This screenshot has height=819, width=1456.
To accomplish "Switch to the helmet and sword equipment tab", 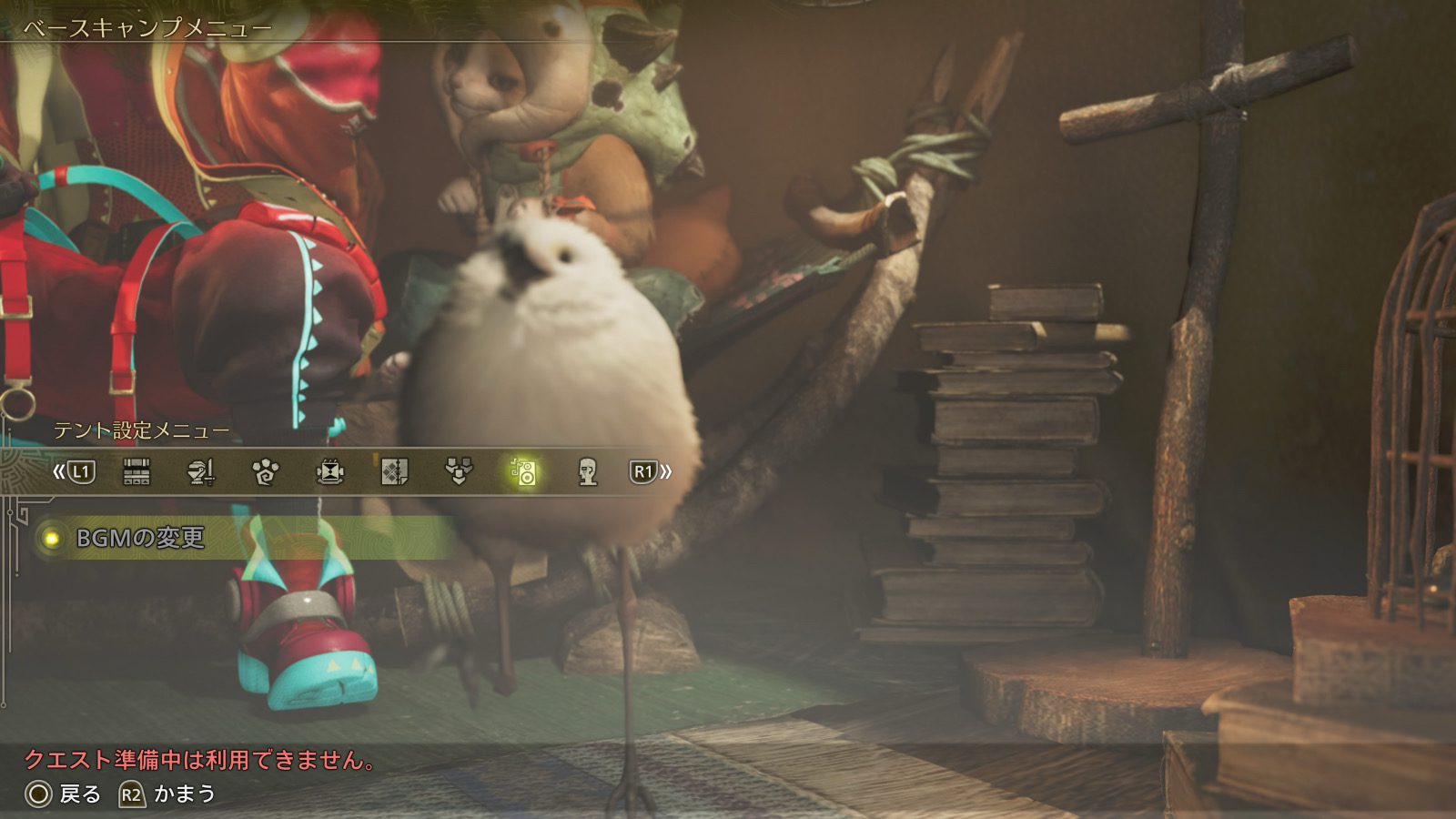I will coord(200,471).
